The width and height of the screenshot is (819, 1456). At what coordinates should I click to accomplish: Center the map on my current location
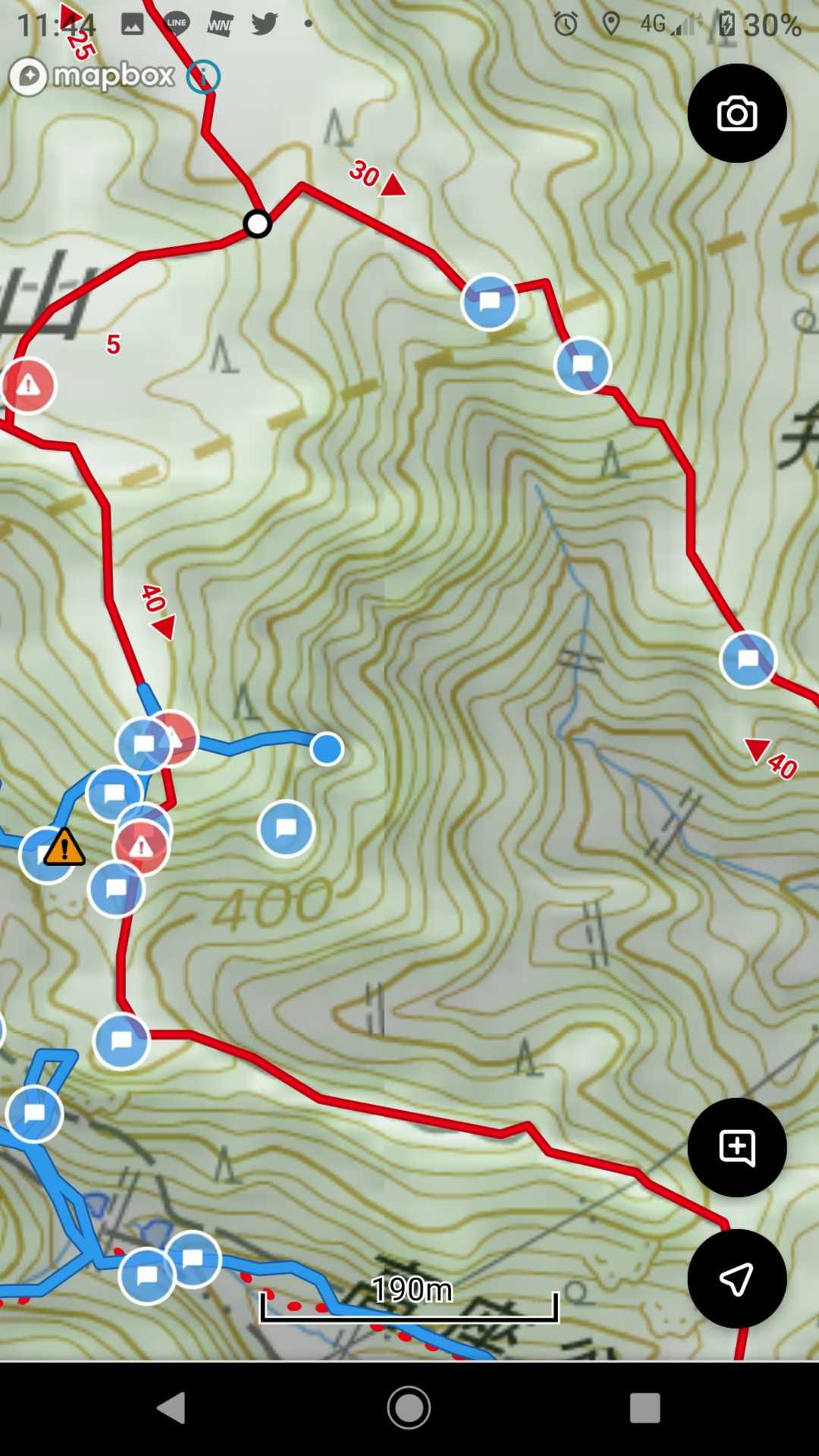point(736,1279)
